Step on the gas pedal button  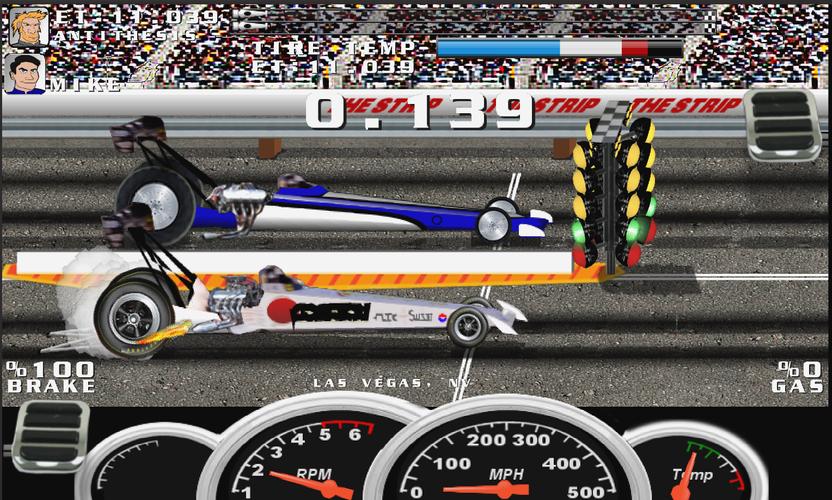tap(783, 126)
